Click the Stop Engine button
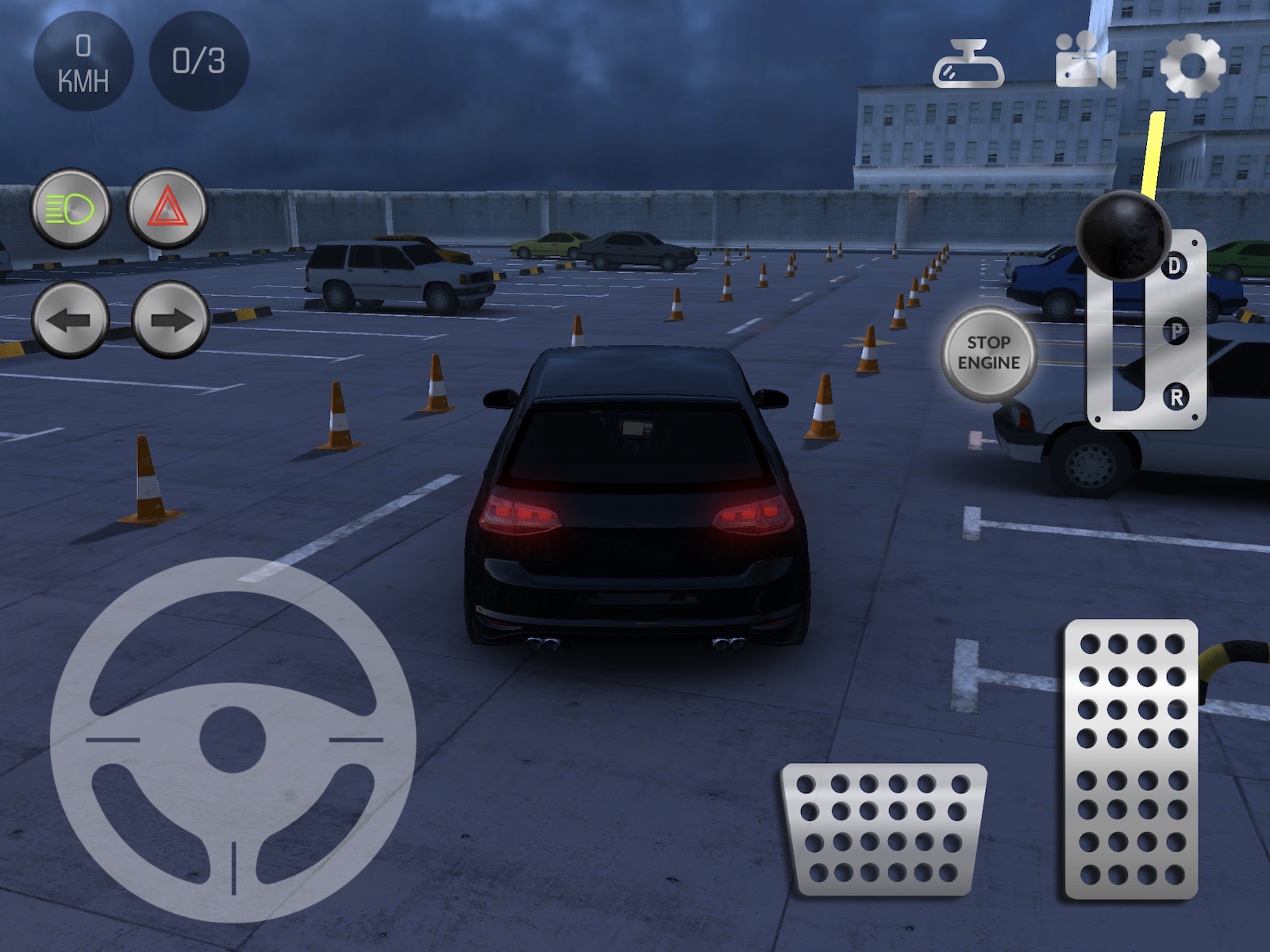 click(988, 353)
